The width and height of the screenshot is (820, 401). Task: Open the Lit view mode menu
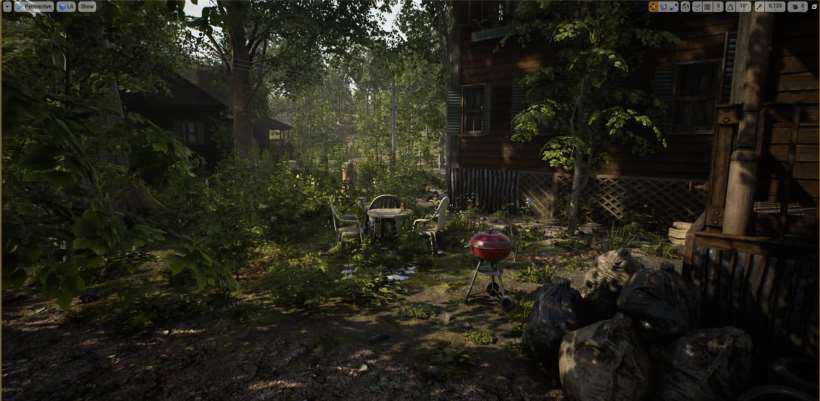(66, 6)
